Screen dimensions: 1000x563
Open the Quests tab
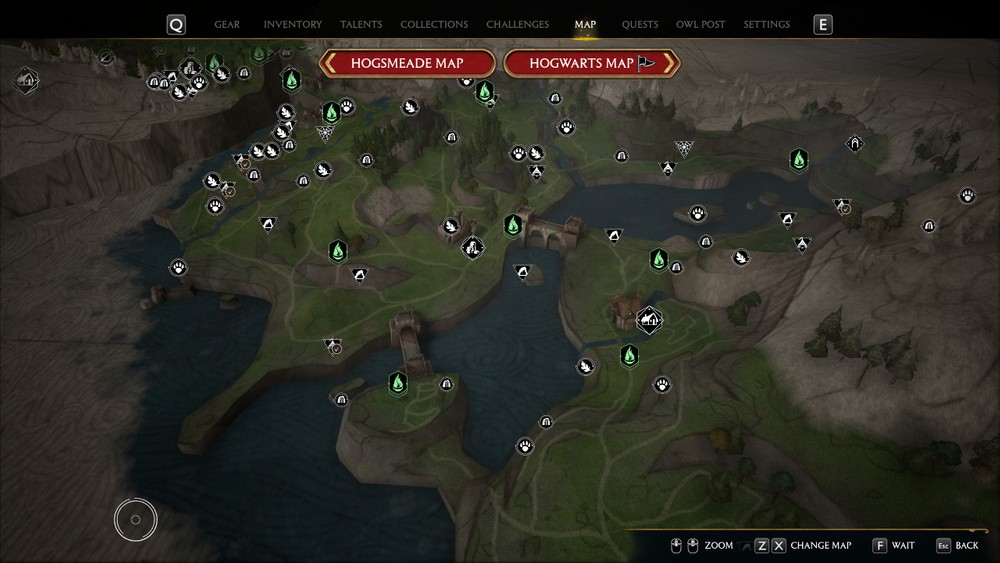(640, 24)
